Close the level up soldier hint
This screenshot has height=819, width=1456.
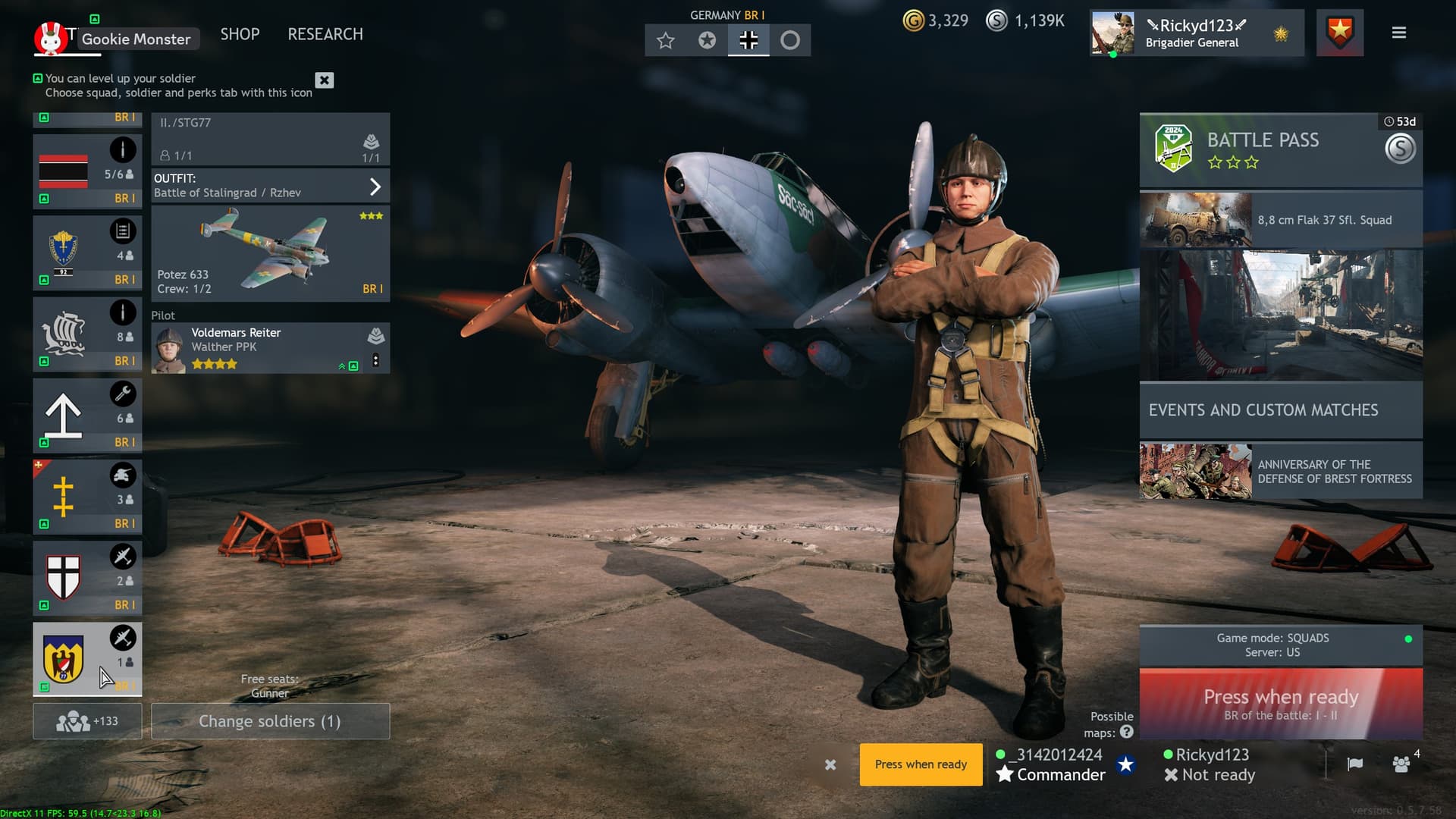click(x=325, y=80)
